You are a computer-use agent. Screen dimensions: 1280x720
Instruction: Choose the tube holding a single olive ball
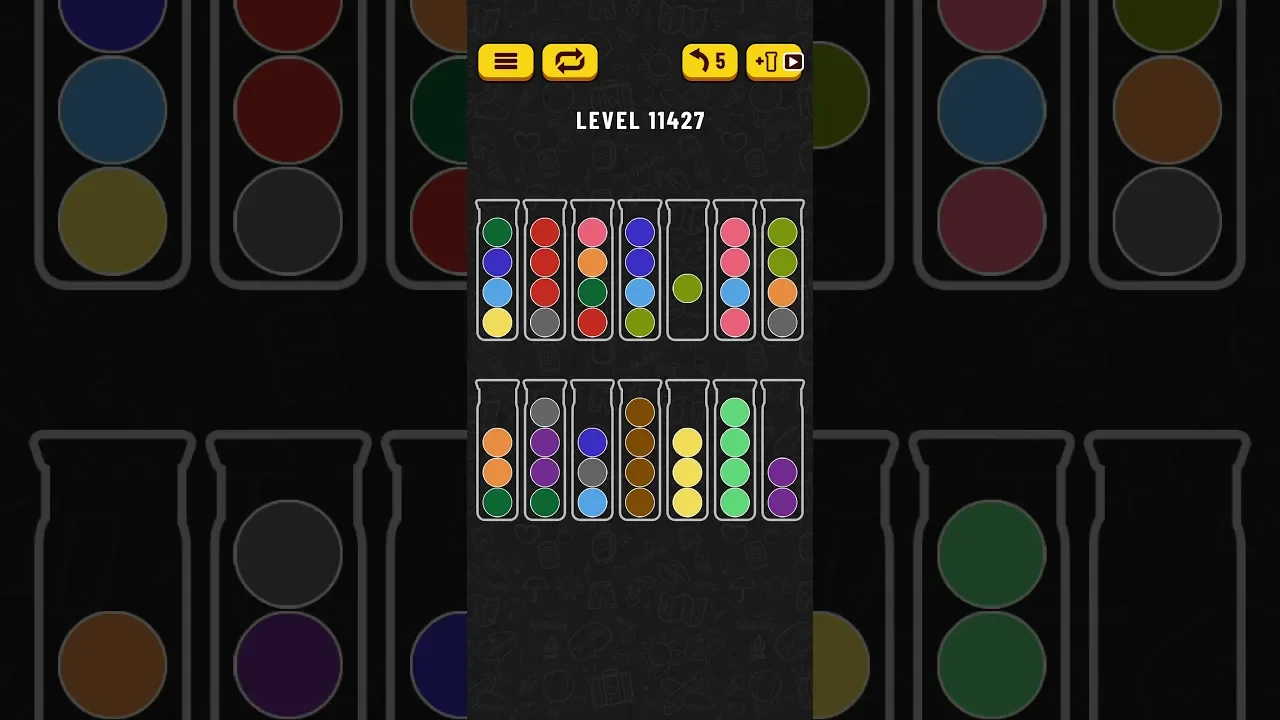point(687,272)
